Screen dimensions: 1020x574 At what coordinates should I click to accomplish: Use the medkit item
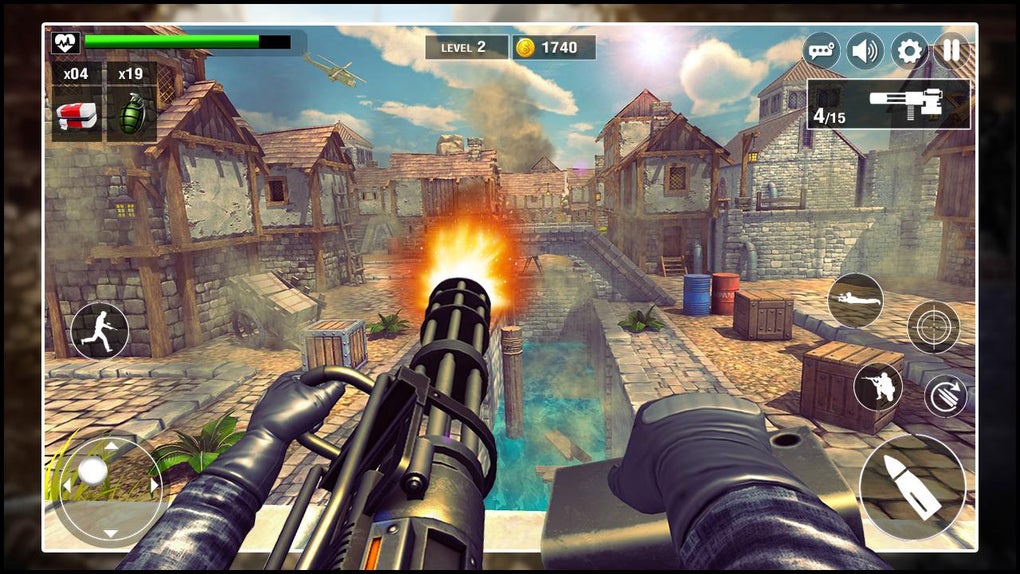(x=76, y=116)
